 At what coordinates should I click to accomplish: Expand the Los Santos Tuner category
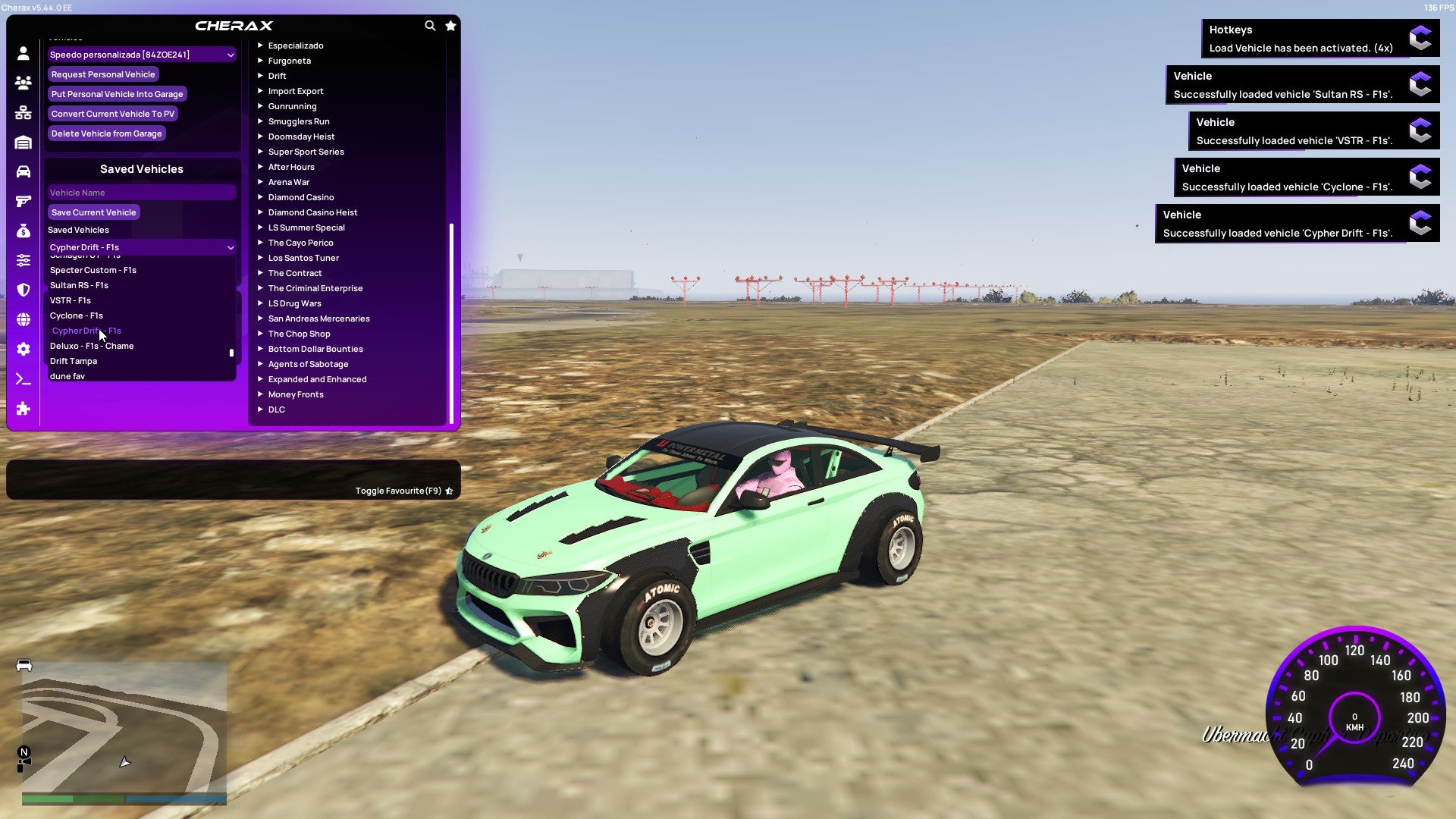(x=303, y=258)
